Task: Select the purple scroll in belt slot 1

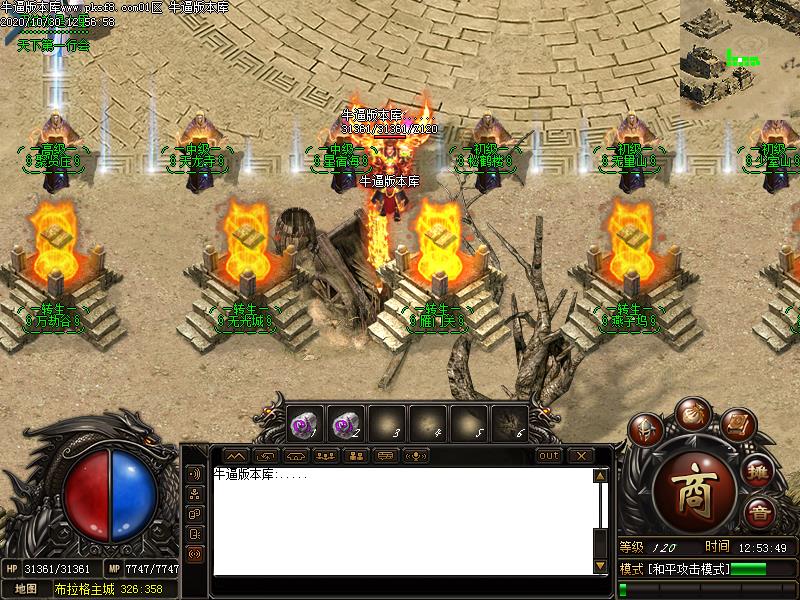Action: 302,424
